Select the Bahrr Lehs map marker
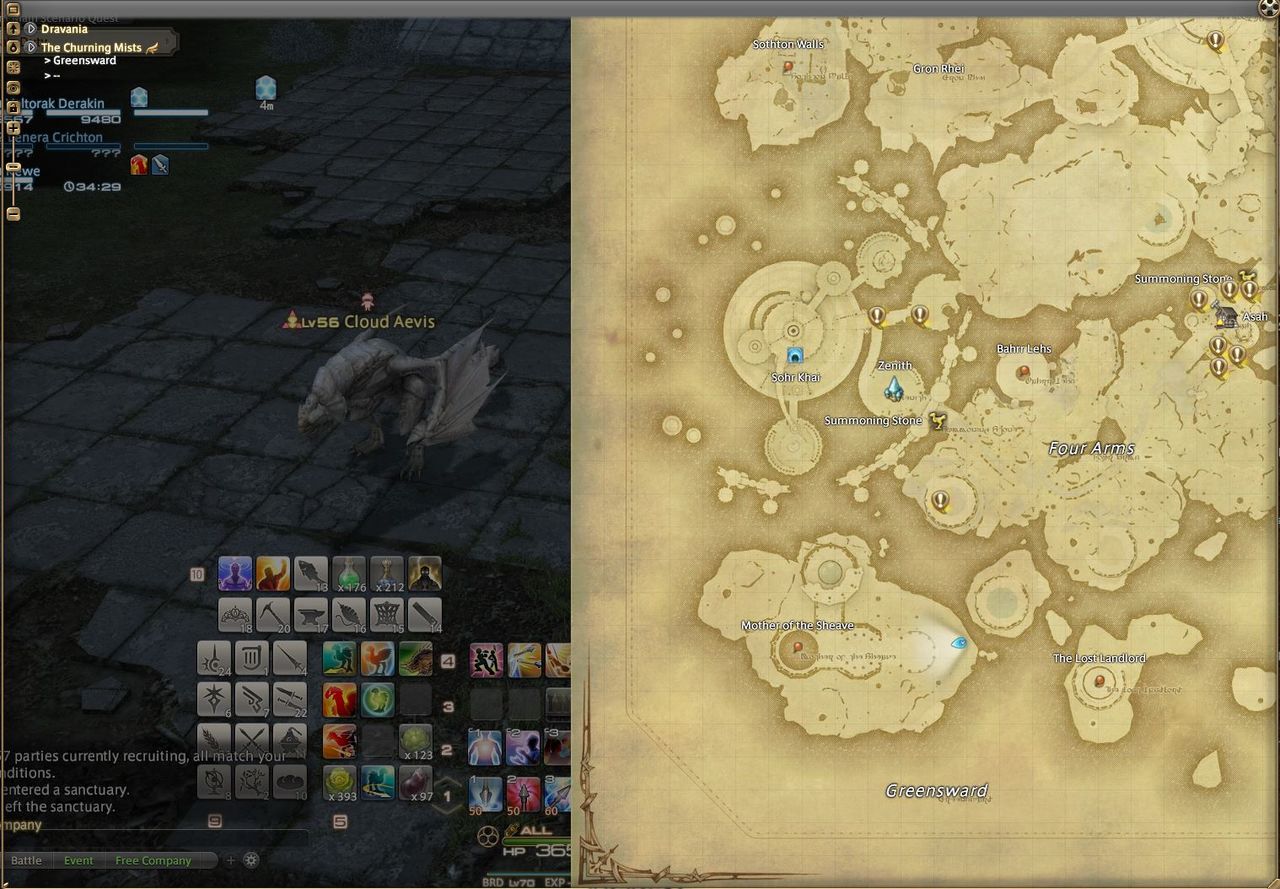The width and height of the screenshot is (1280, 889). pos(1022,371)
